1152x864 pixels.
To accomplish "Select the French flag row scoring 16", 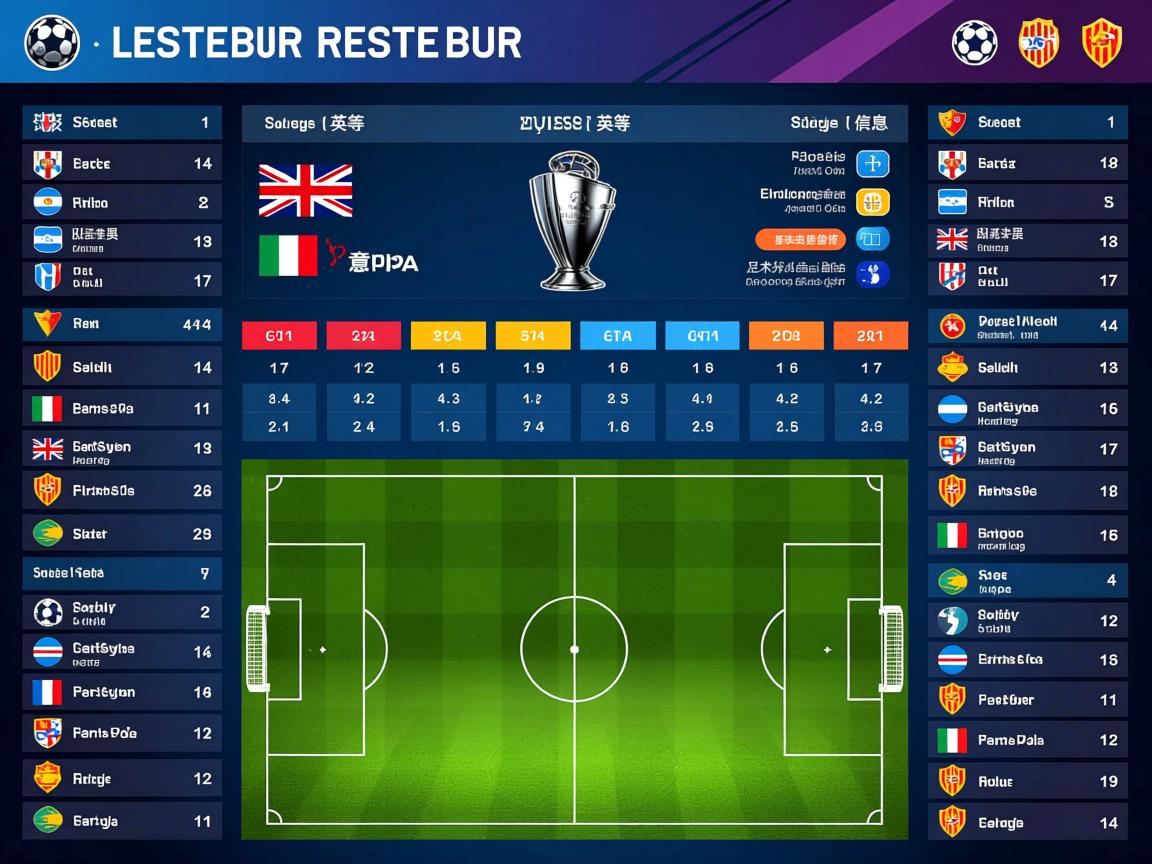I will tap(122, 692).
